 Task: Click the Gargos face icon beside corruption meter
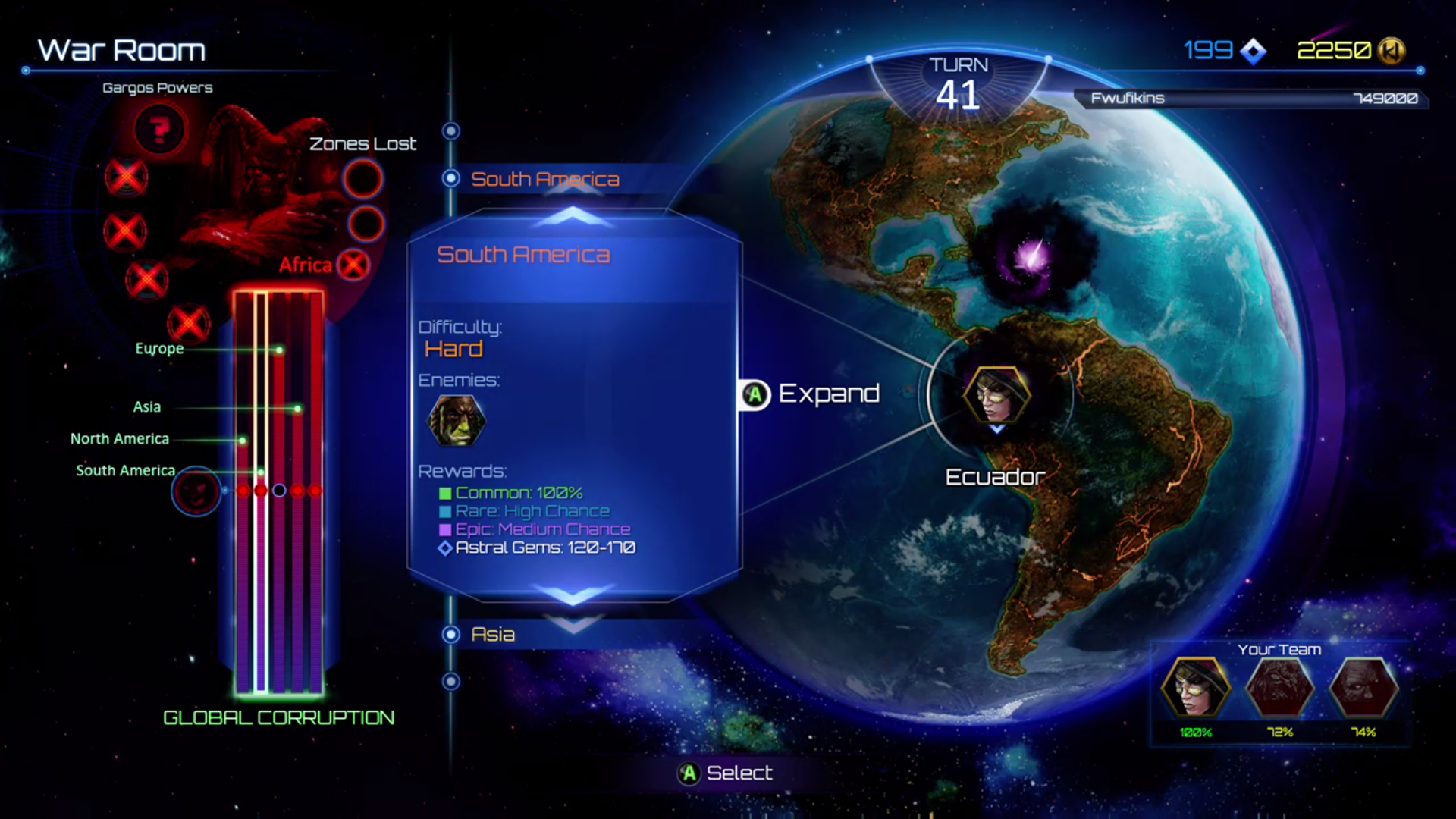pyautogui.click(x=196, y=491)
